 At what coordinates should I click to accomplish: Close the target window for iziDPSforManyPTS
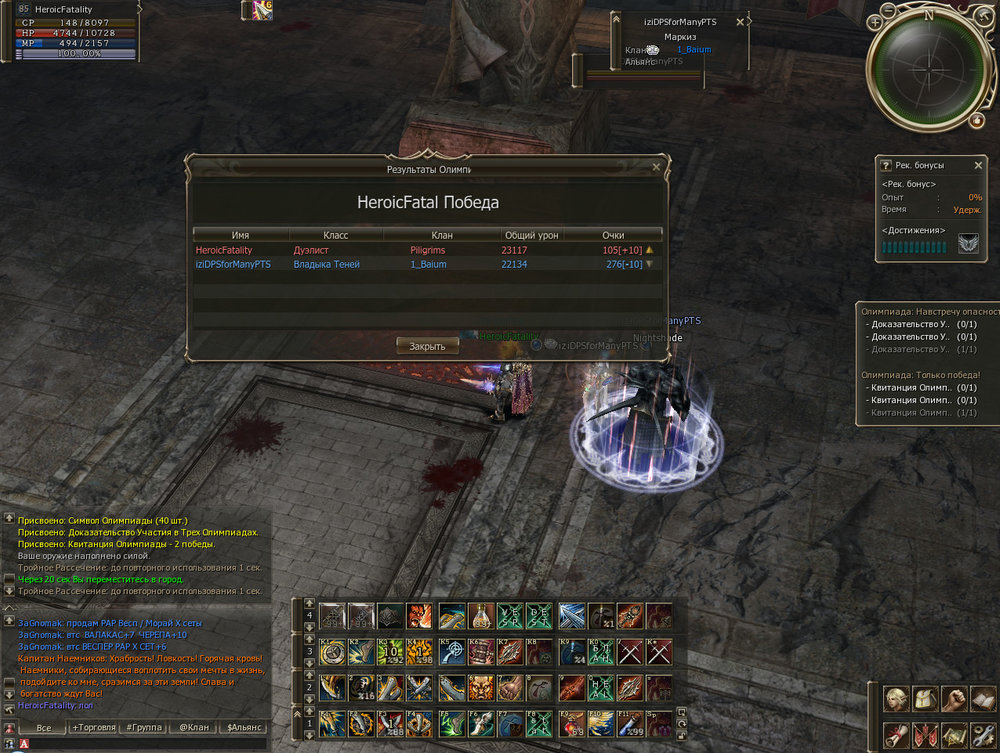pos(740,21)
